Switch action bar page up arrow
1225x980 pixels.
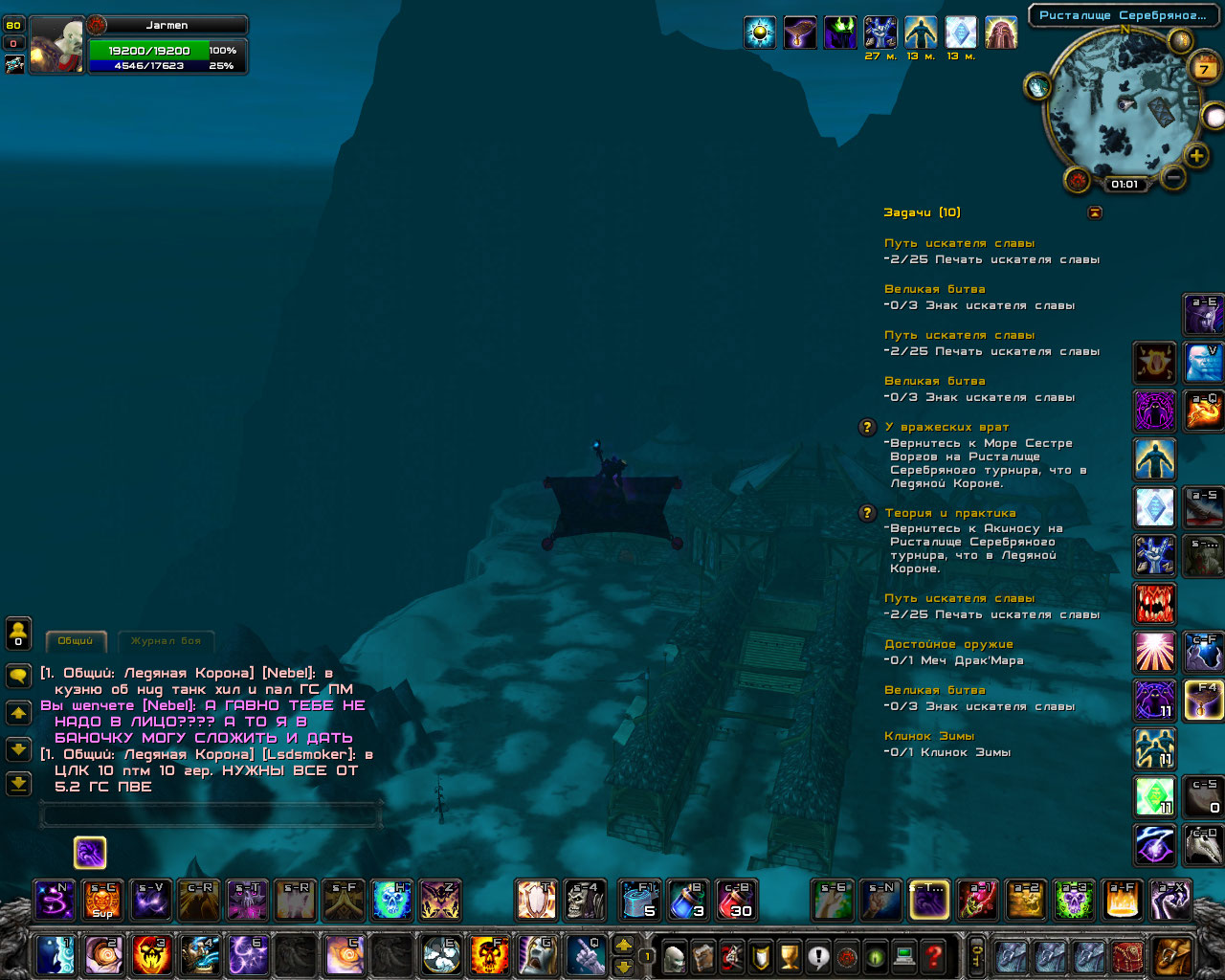623,945
